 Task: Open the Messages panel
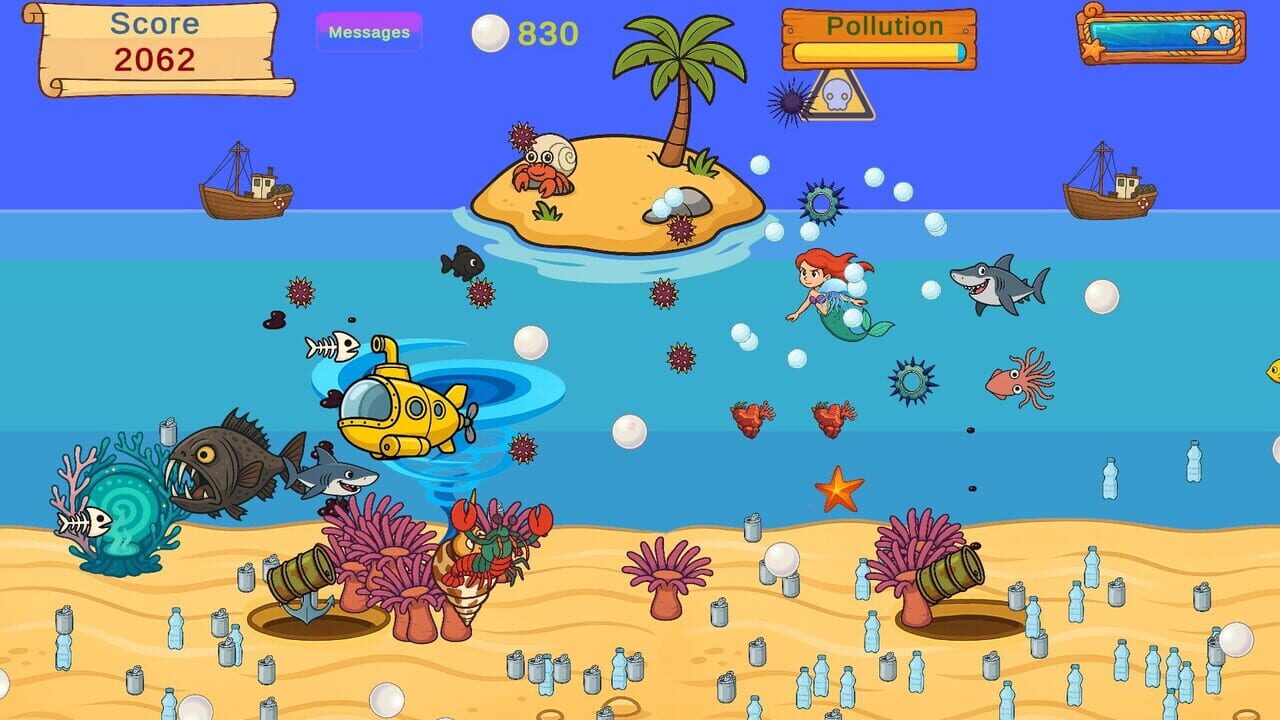370,32
